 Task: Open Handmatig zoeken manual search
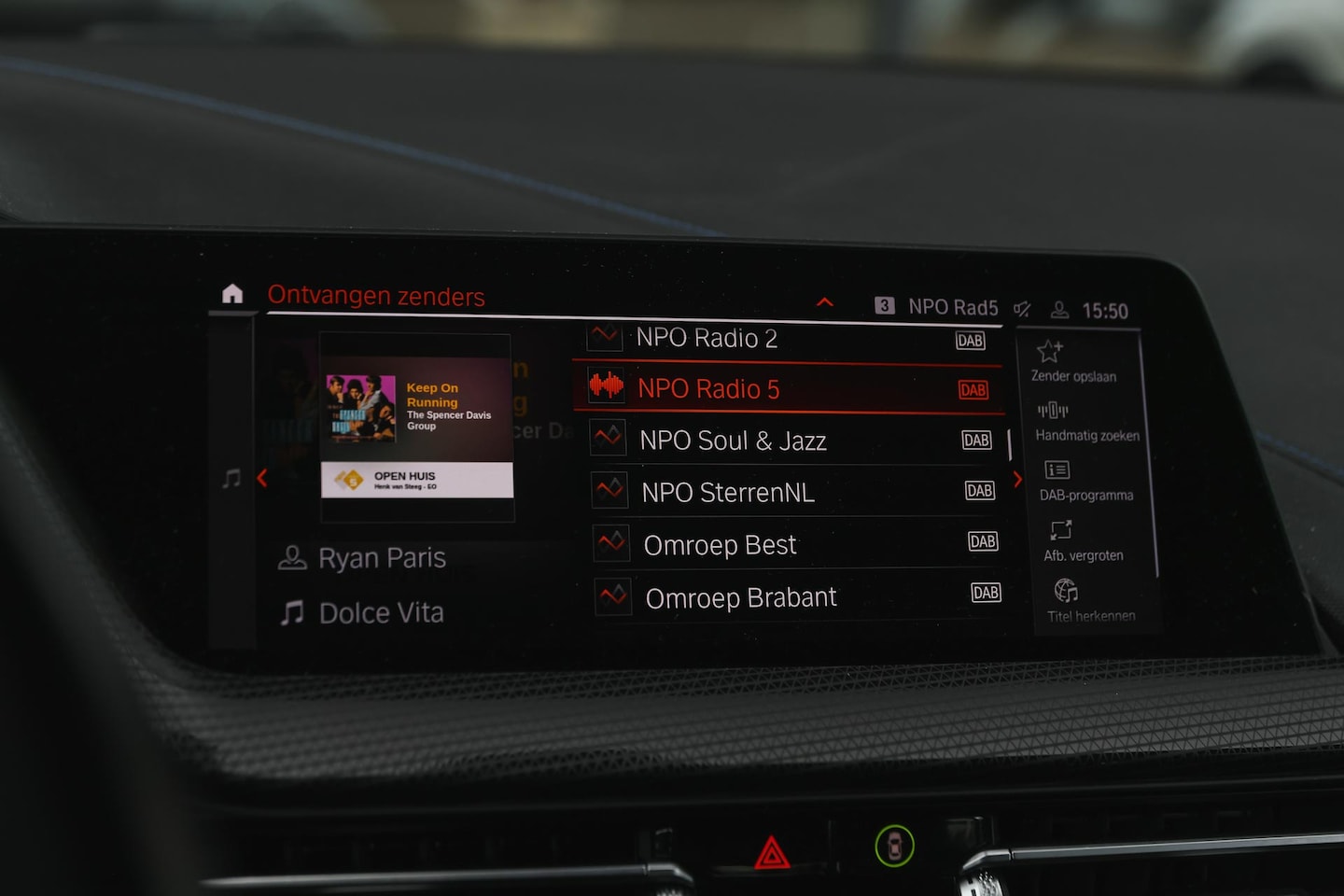click(1085, 421)
